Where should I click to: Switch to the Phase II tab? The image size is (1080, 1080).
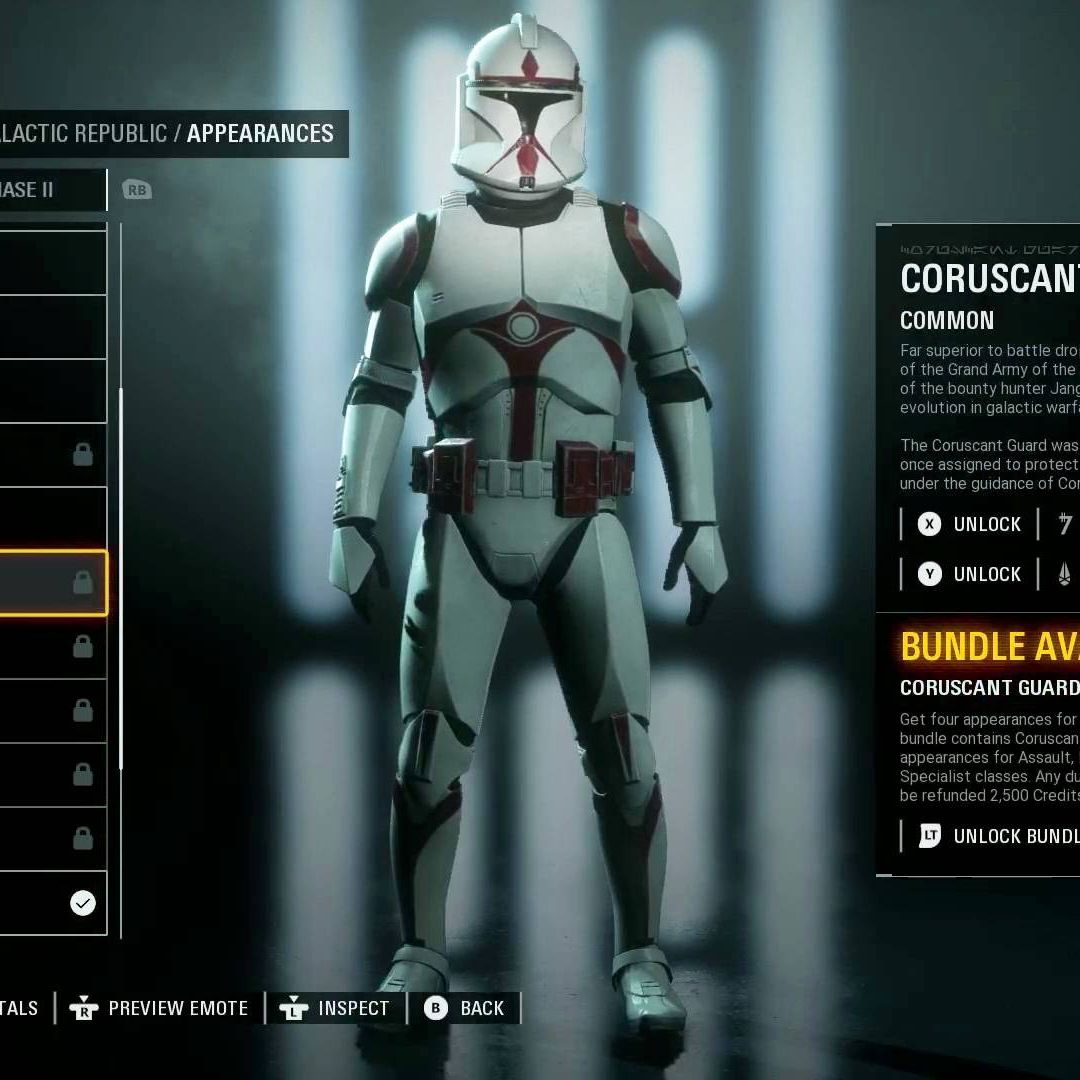click(x=40, y=190)
